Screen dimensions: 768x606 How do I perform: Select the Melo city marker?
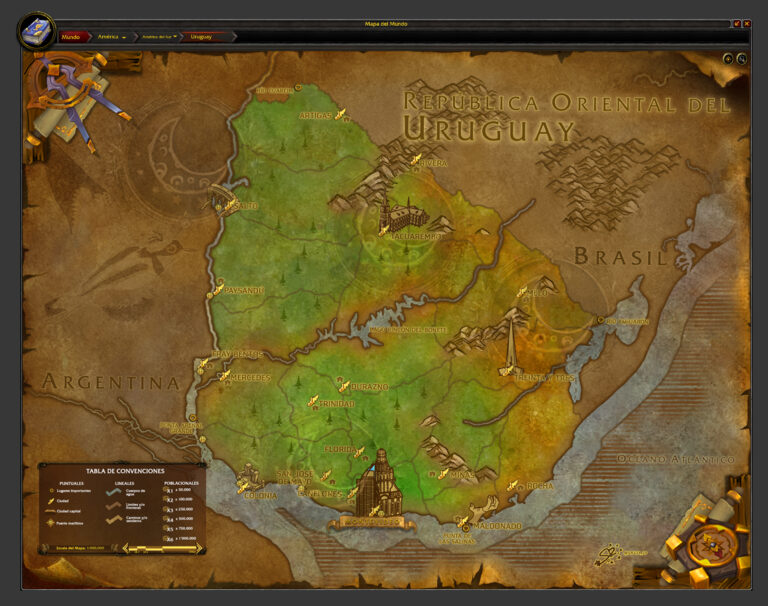[x=522, y=292]
